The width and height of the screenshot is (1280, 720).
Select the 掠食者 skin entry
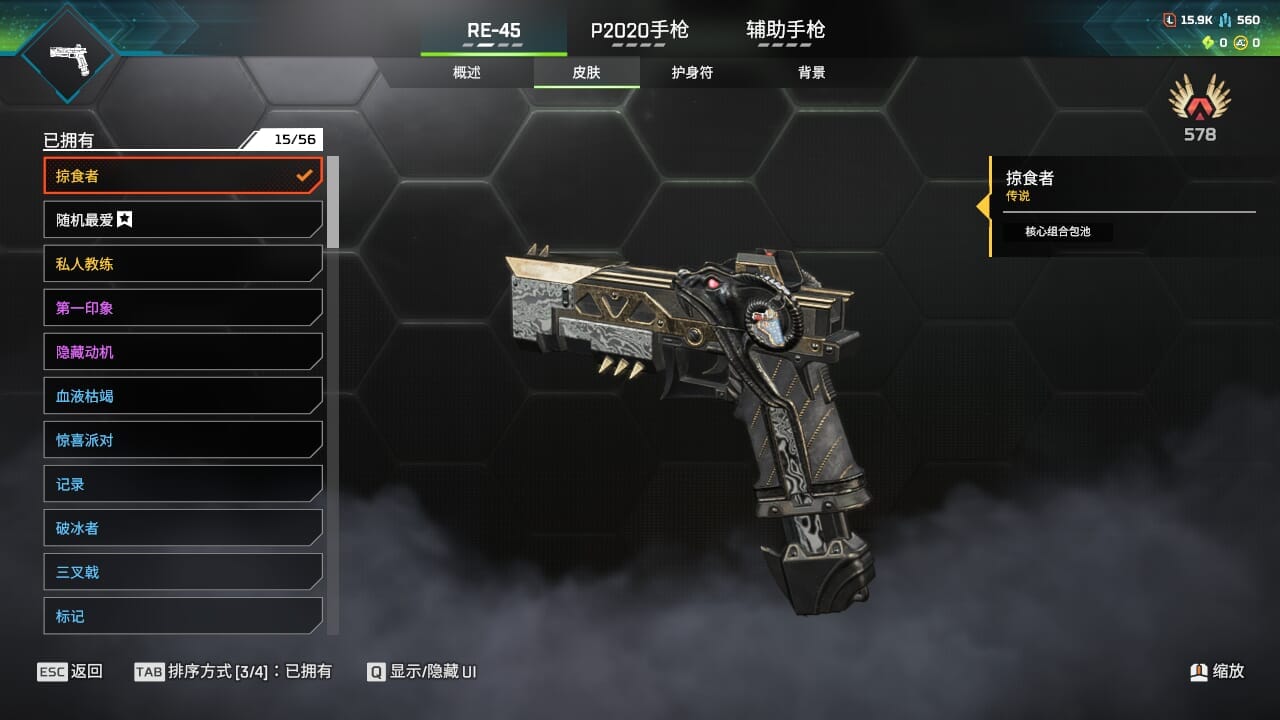click(183, 176)
